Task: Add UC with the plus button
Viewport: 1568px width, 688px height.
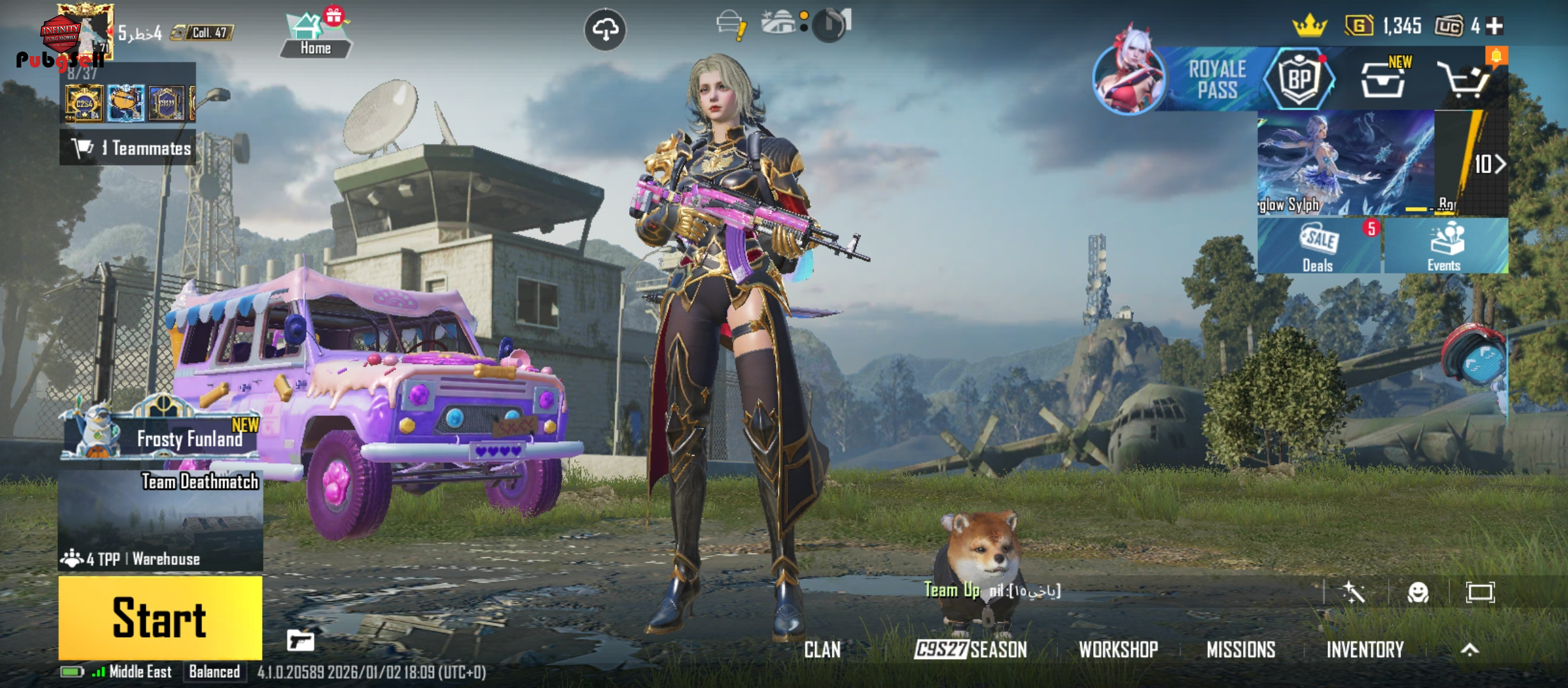Action: (1495, 26)
